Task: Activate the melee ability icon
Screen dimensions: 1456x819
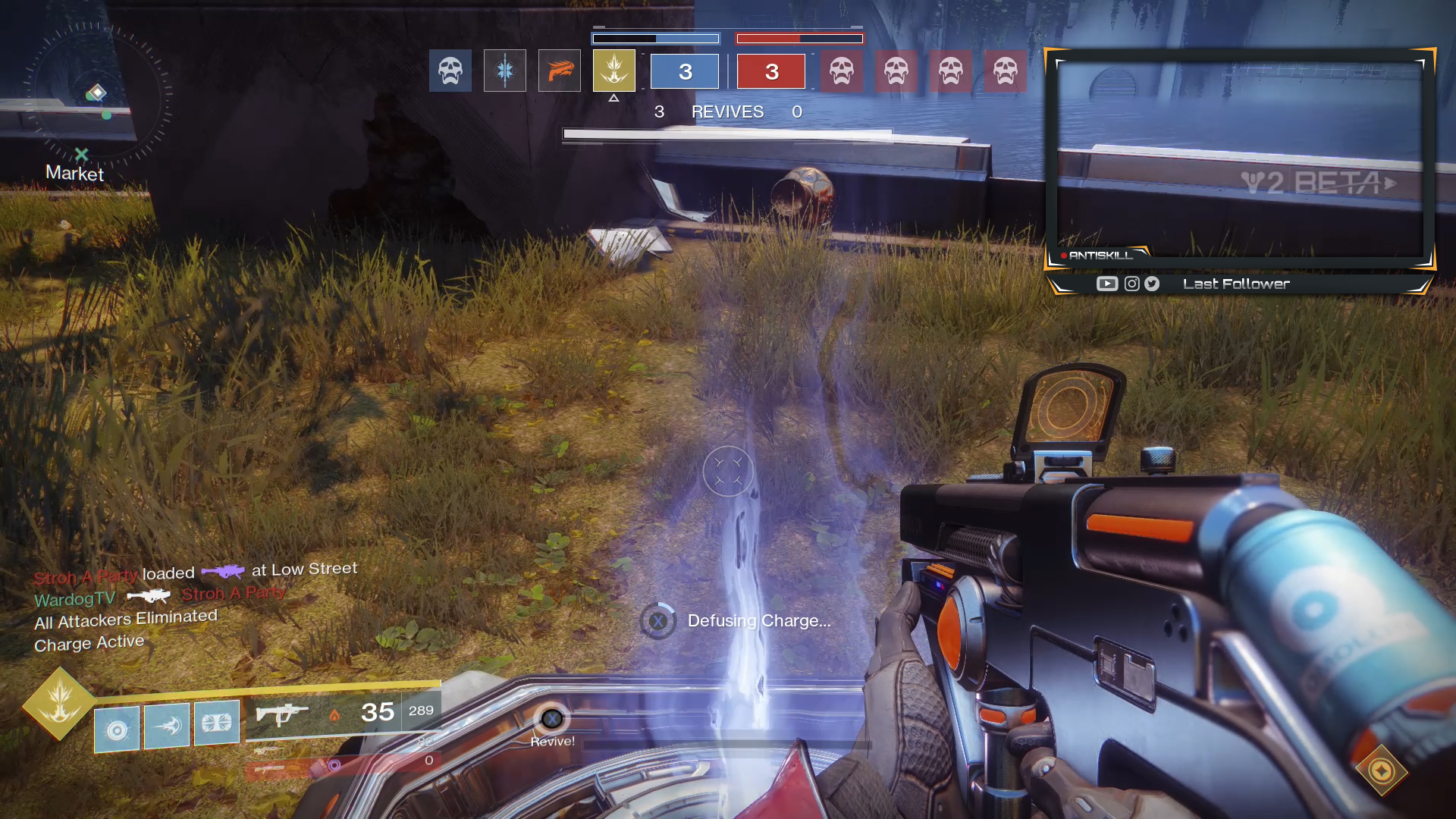Action: pos(167,726)
